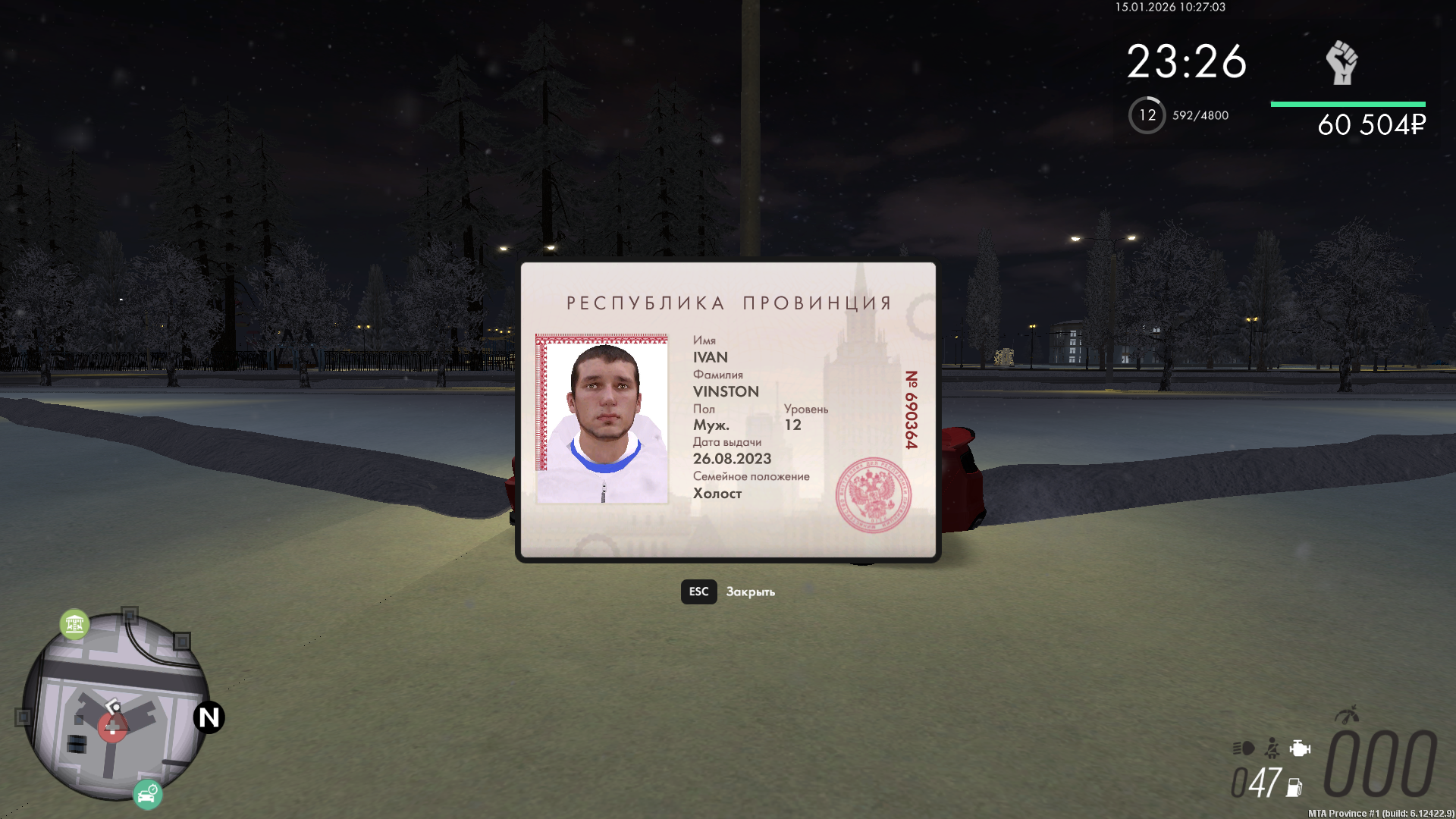This screenshot has width=1456, height=819.
Task: Click the circular minimap
Action: click(115, 707)
